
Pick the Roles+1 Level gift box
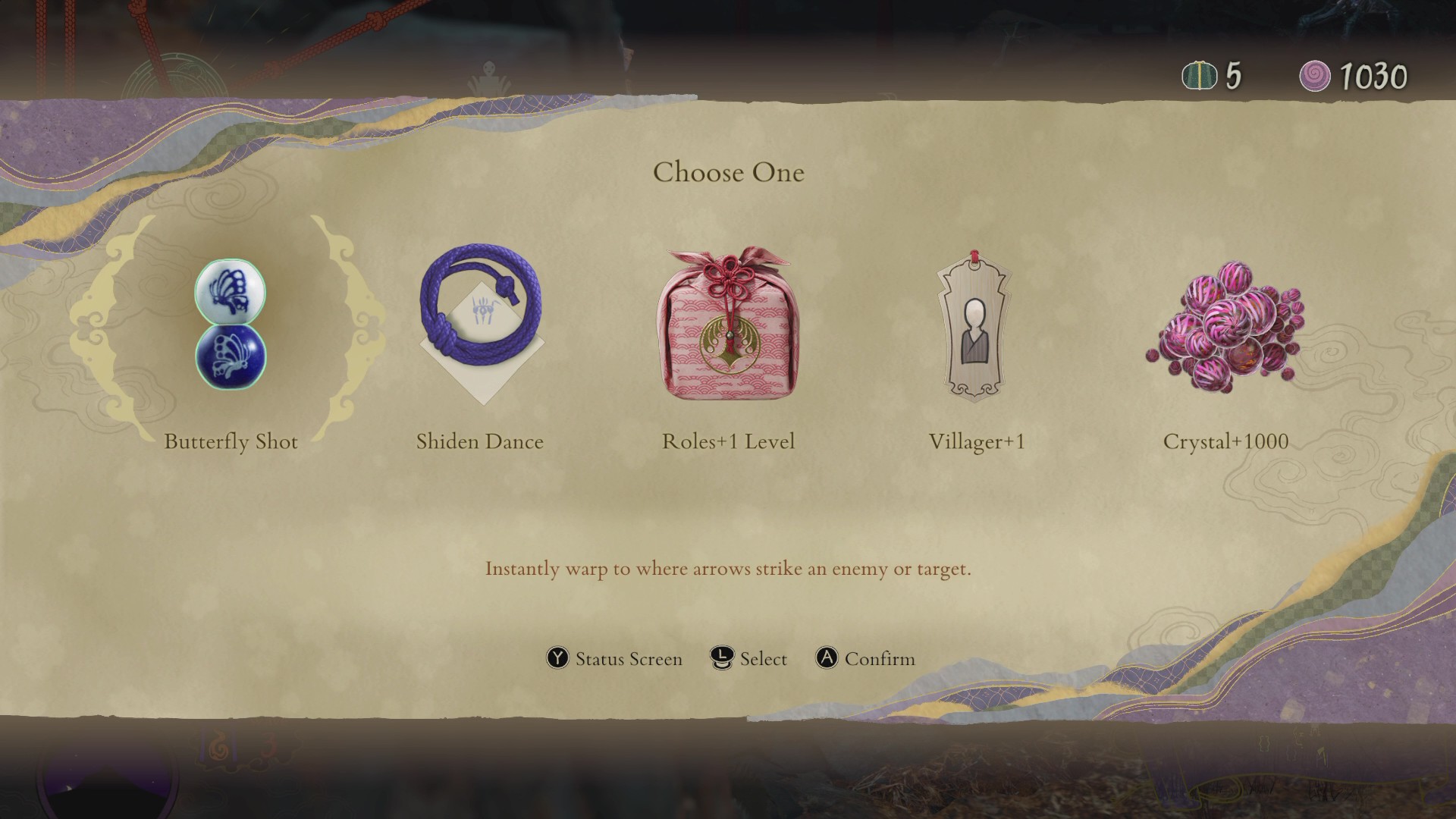click(728, 325)
